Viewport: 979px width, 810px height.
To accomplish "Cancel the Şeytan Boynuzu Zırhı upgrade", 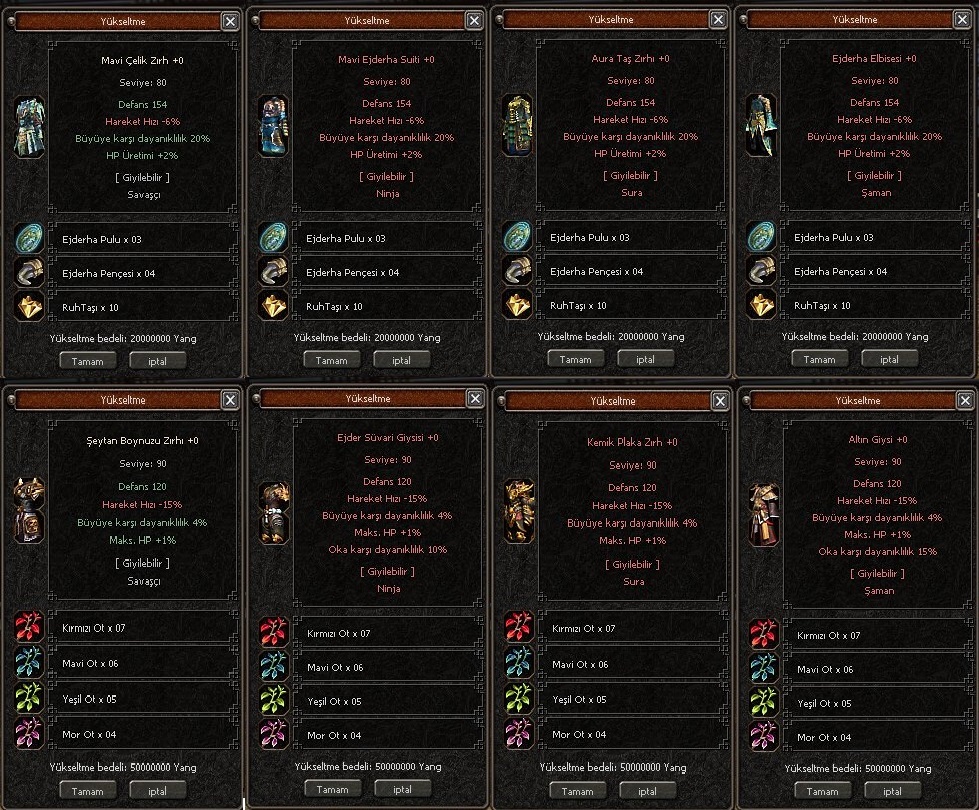I will [x=157, y=790].
